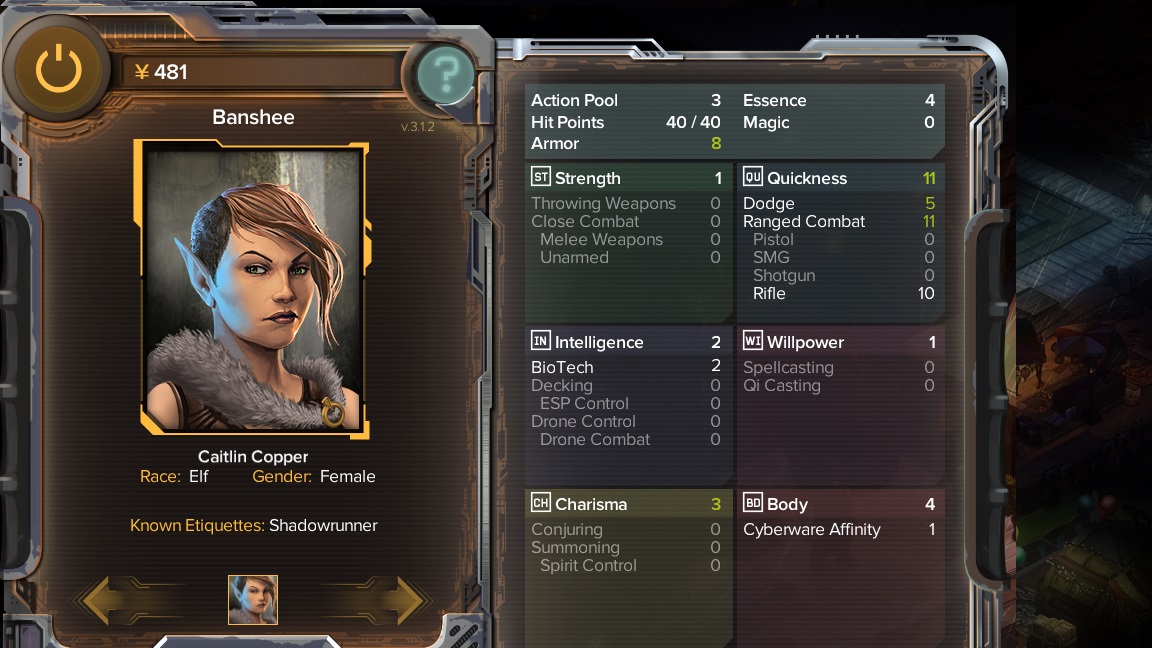Choose the Ranged Combat skill row
The image size is (1152, 648).
coord(839,221)
